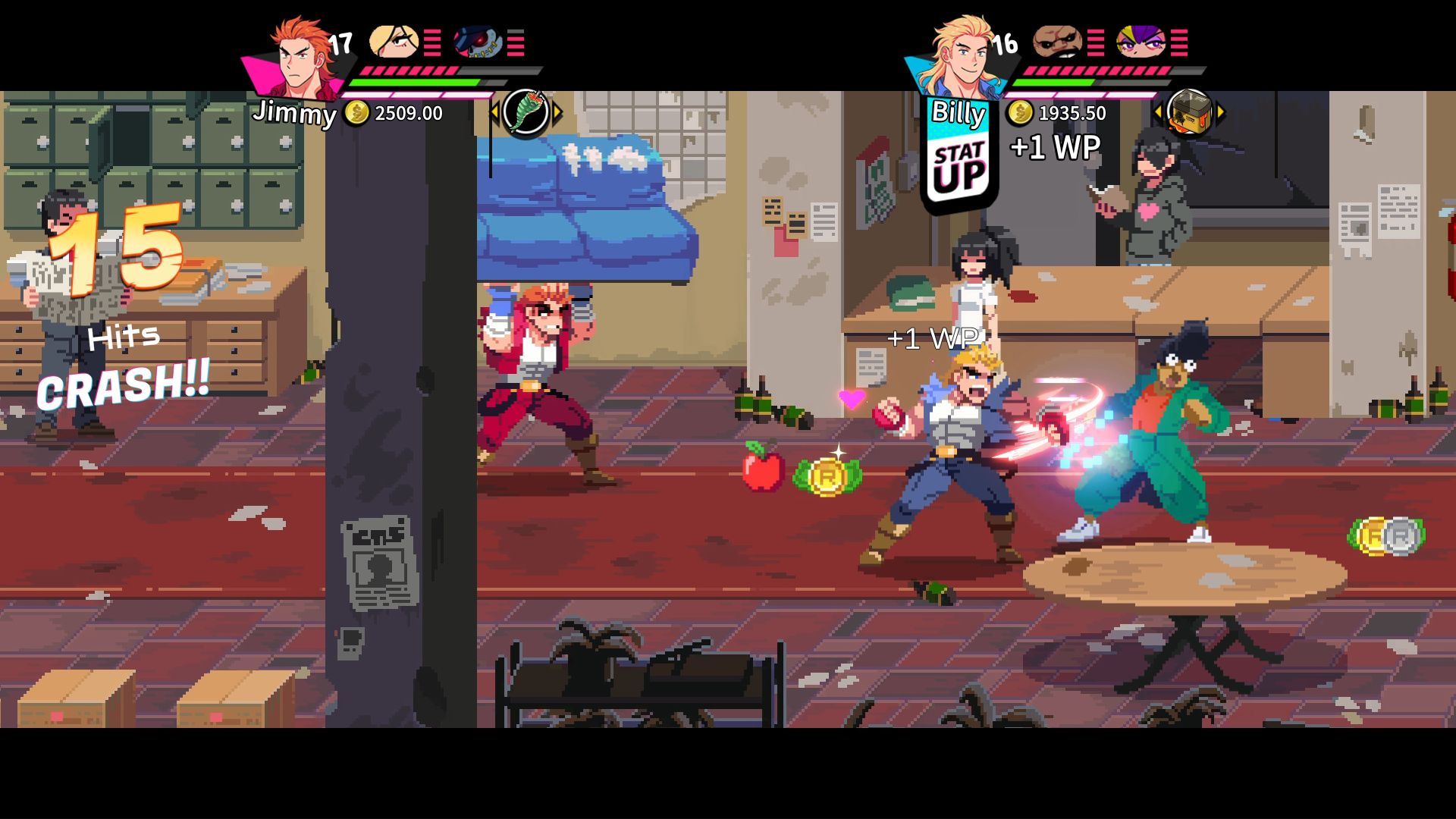Click the left arrow on Jimmy's item slot
Image resolution: width=1456 pixels, height=819 pixels.
point(494,111)
